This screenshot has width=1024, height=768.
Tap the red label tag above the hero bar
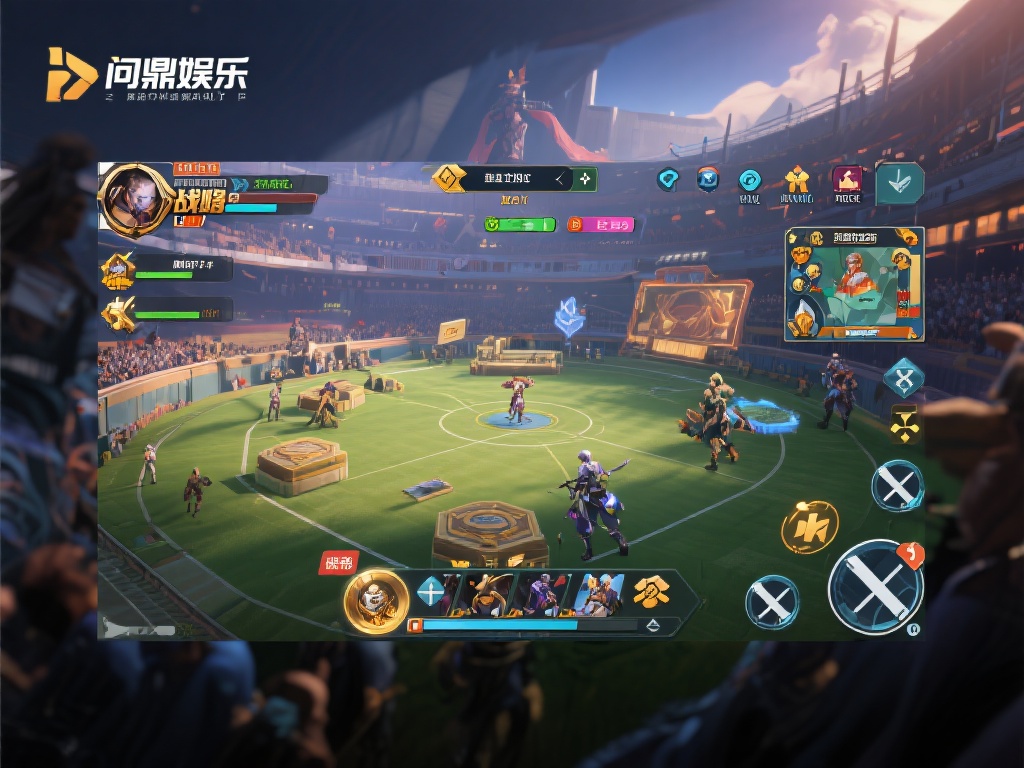[x=337, y=563]
